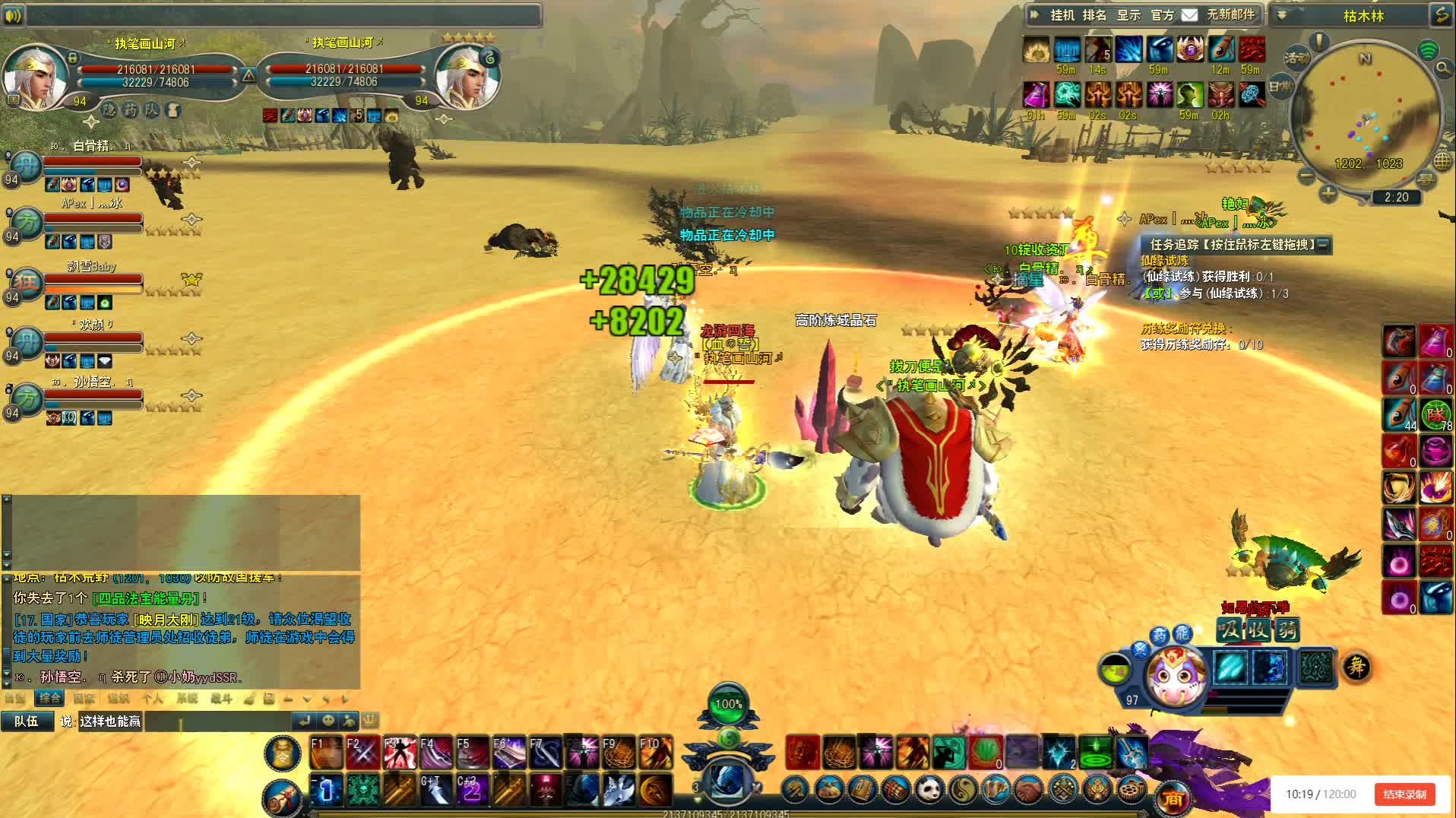The width and height of the screenshot is (1456, 818).
Task: Toggle the 骑 mount button
Action: (1286, 629)
